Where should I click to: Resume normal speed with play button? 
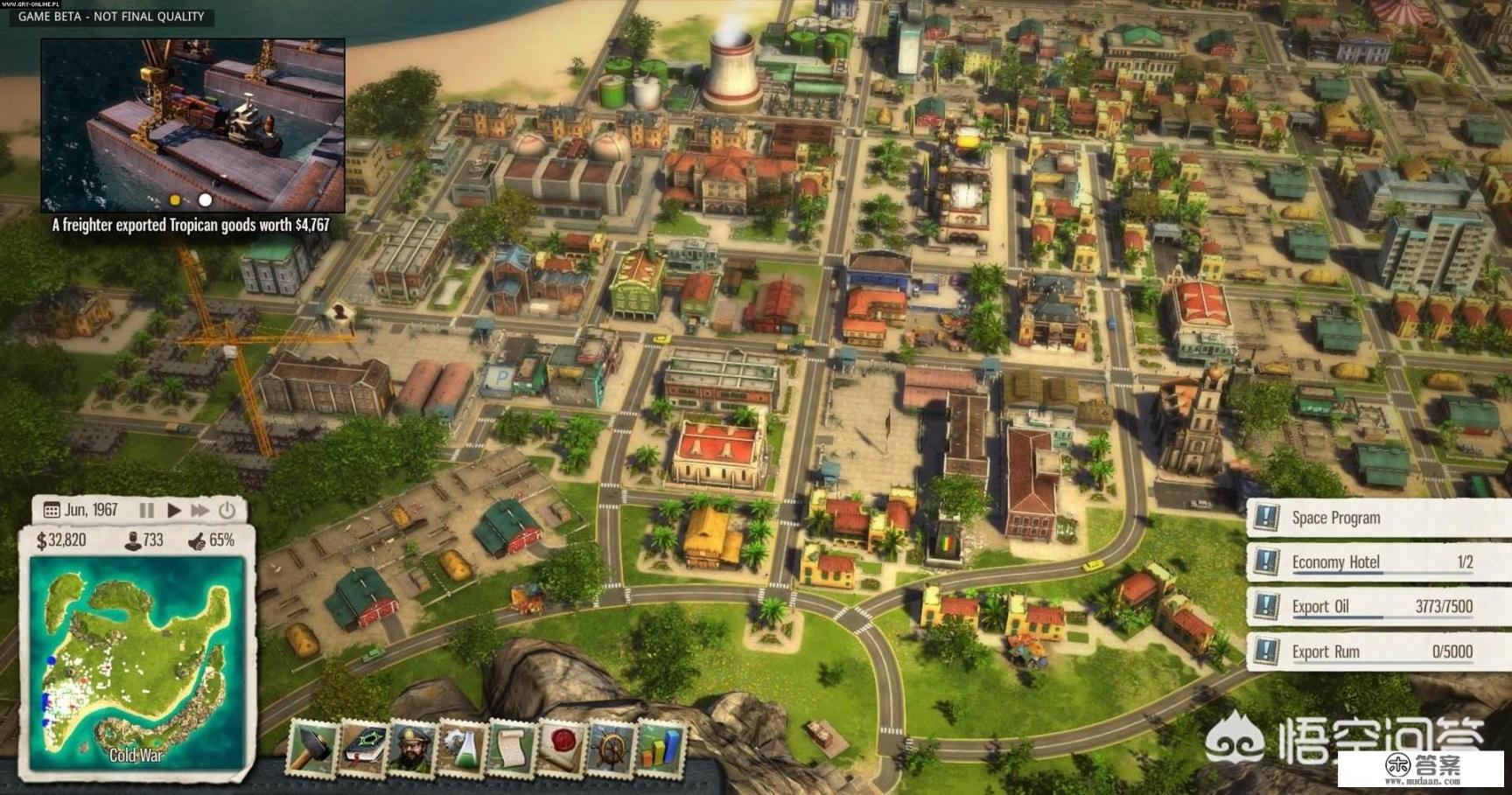tap(174, 510)
